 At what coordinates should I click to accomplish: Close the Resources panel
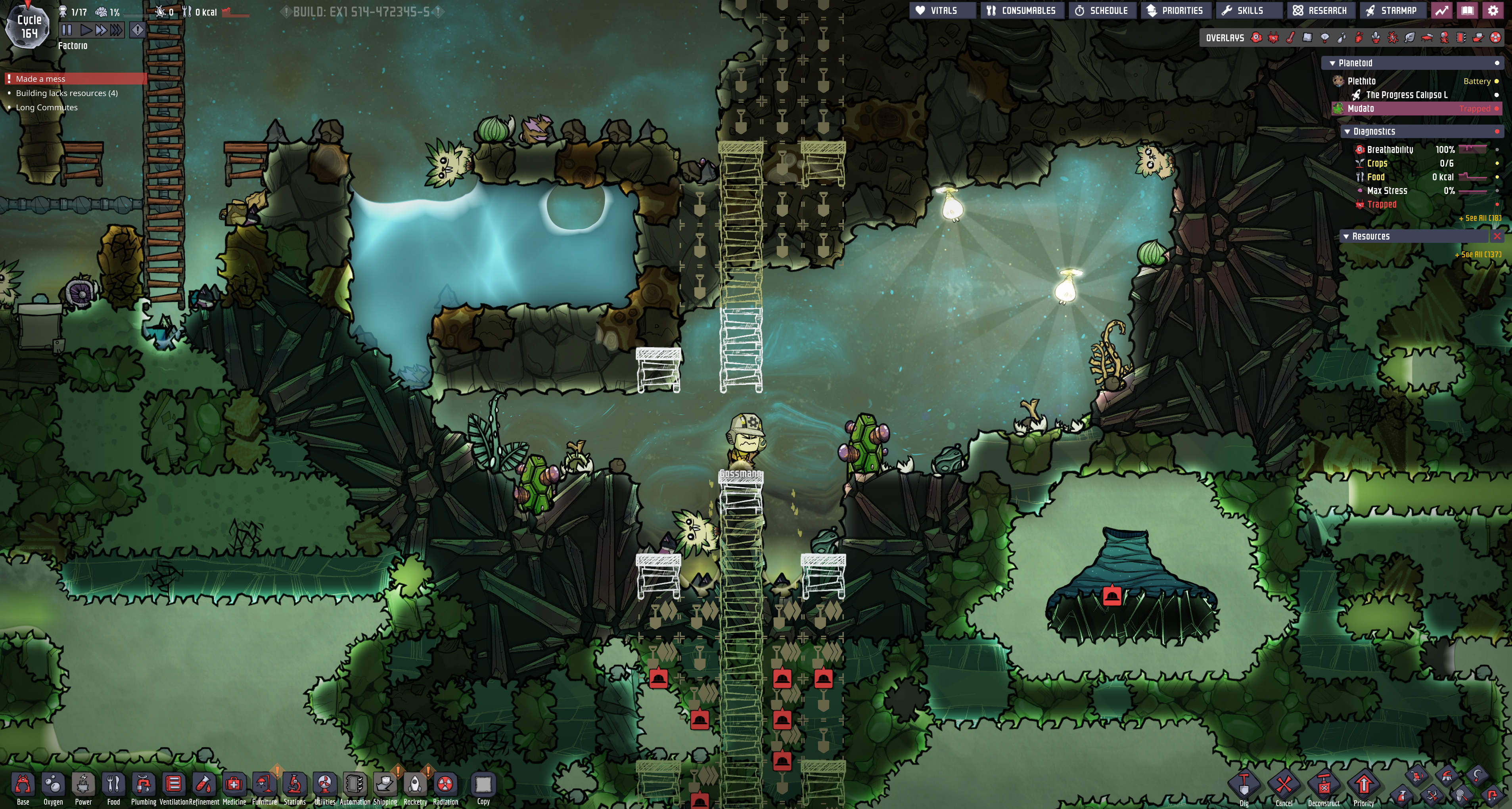(1497, 236)
